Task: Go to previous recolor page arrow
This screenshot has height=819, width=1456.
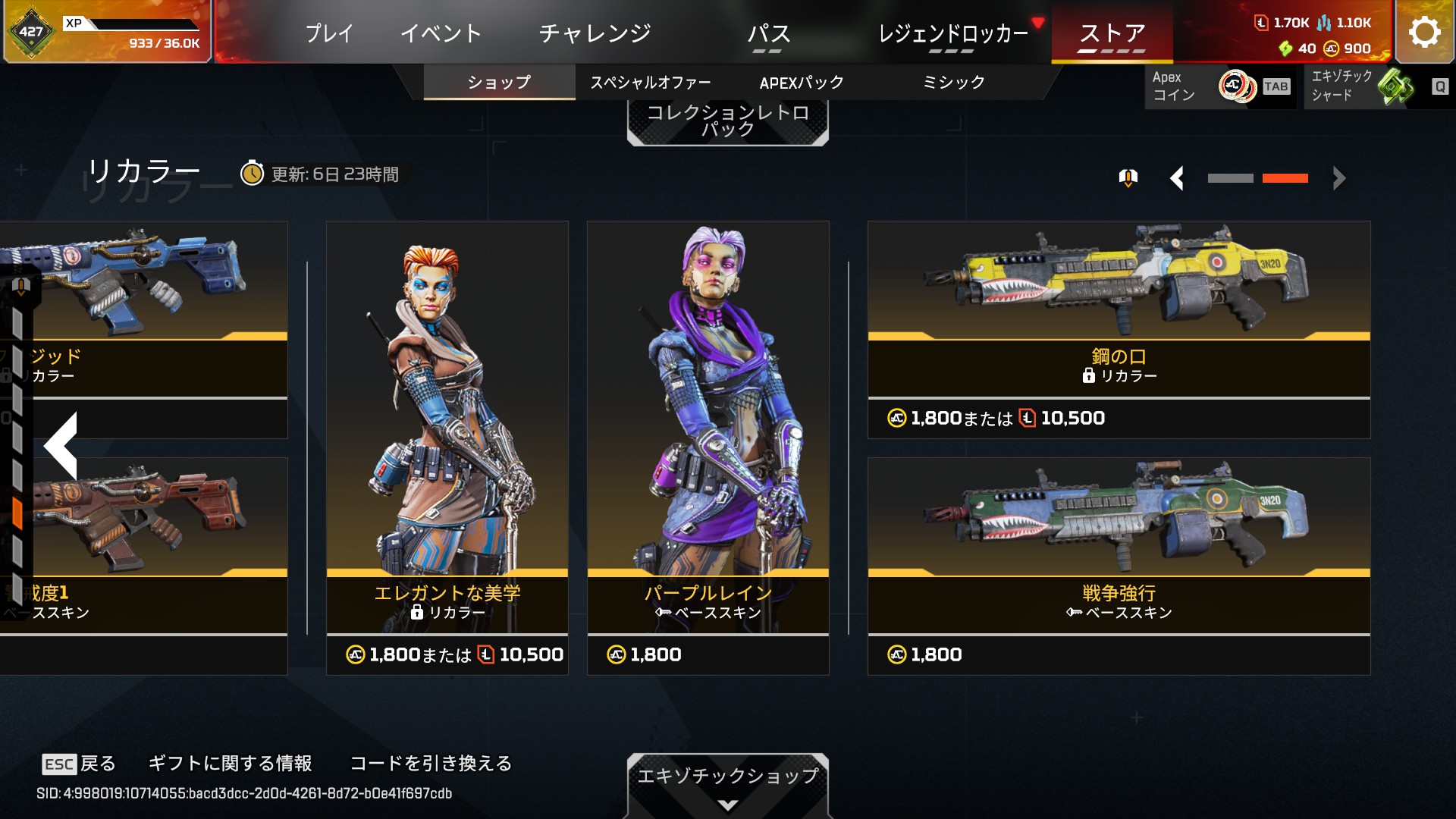Action: tap(1177, 179)
